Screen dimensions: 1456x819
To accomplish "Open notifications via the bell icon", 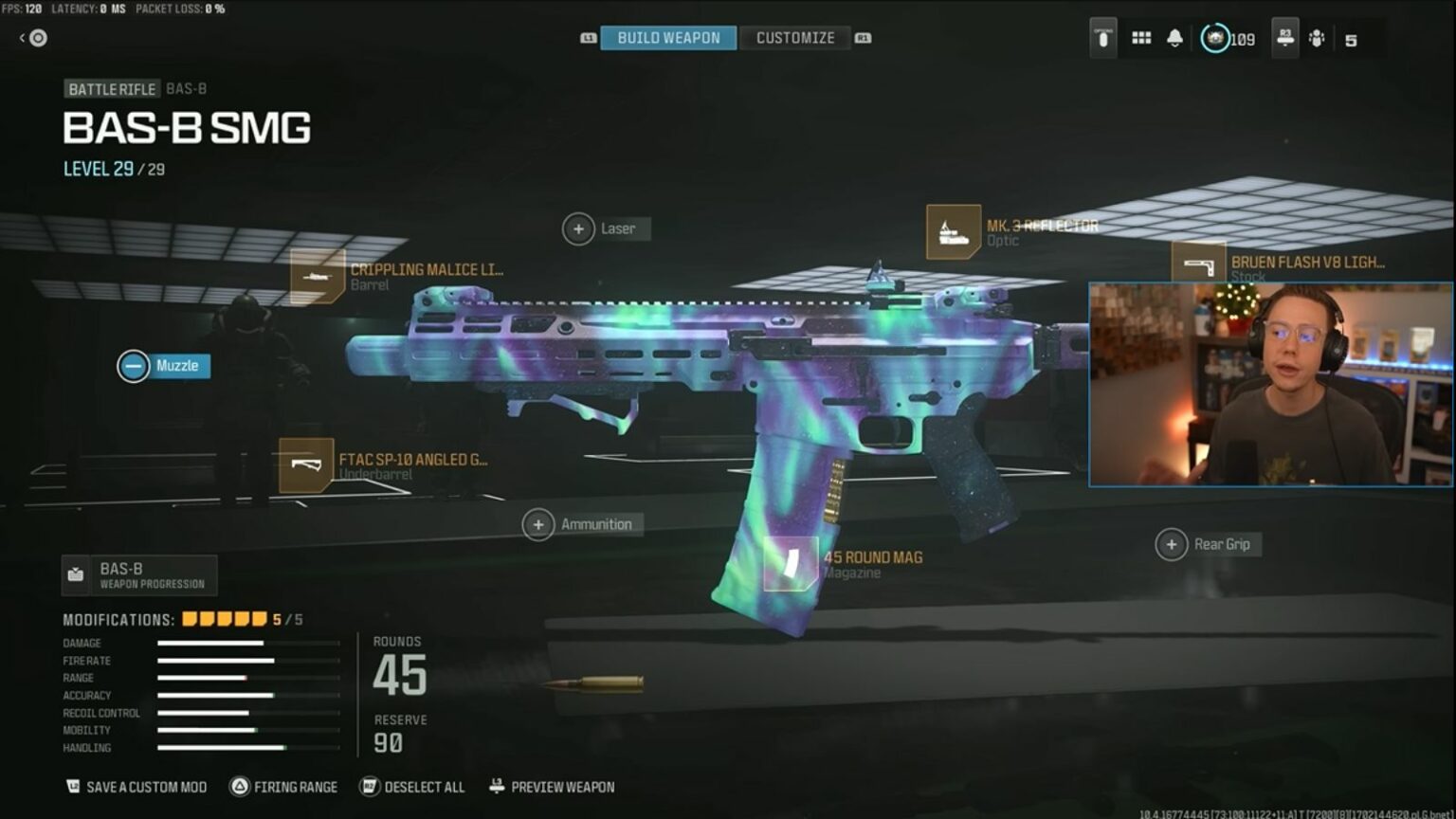I will [x=1175, y=40].
